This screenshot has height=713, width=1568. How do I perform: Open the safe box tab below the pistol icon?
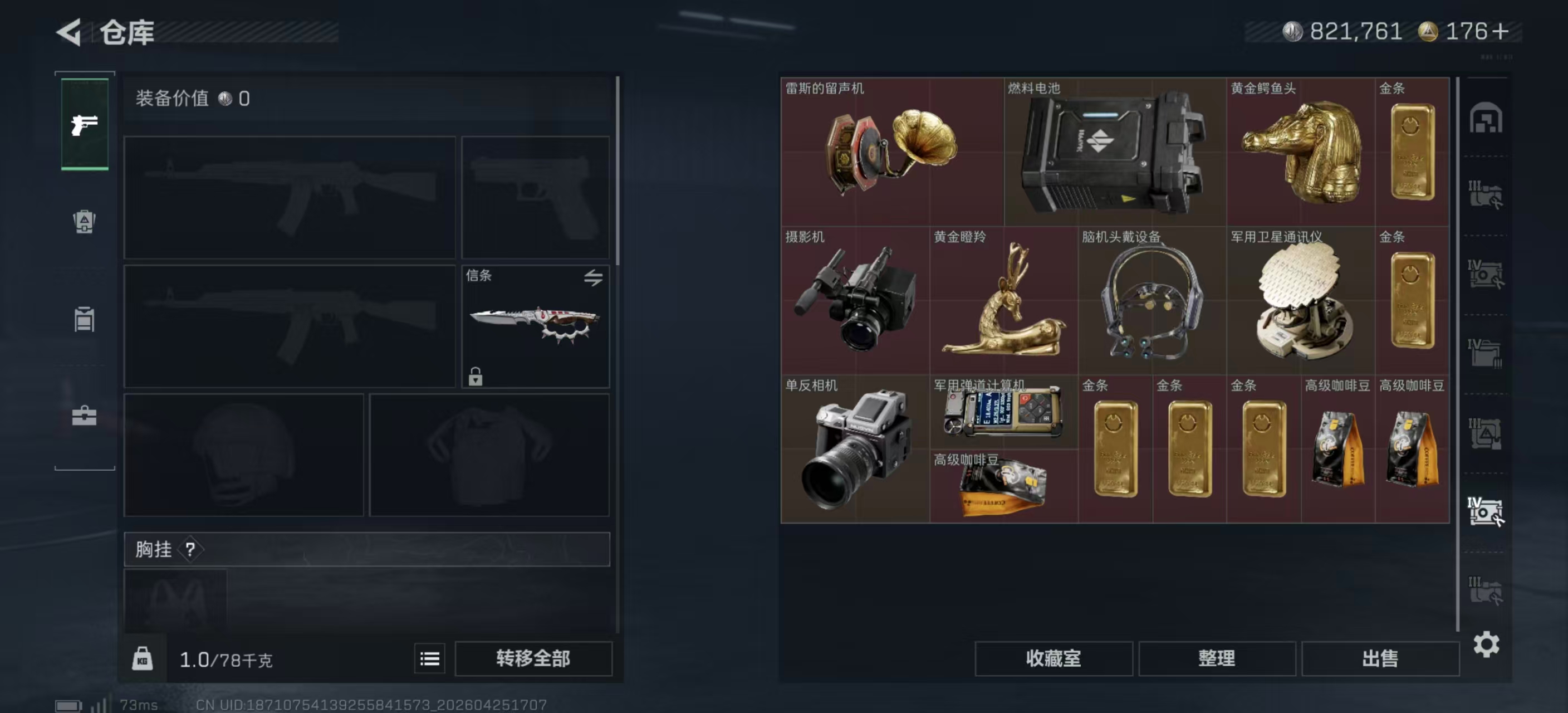(85, 222)
